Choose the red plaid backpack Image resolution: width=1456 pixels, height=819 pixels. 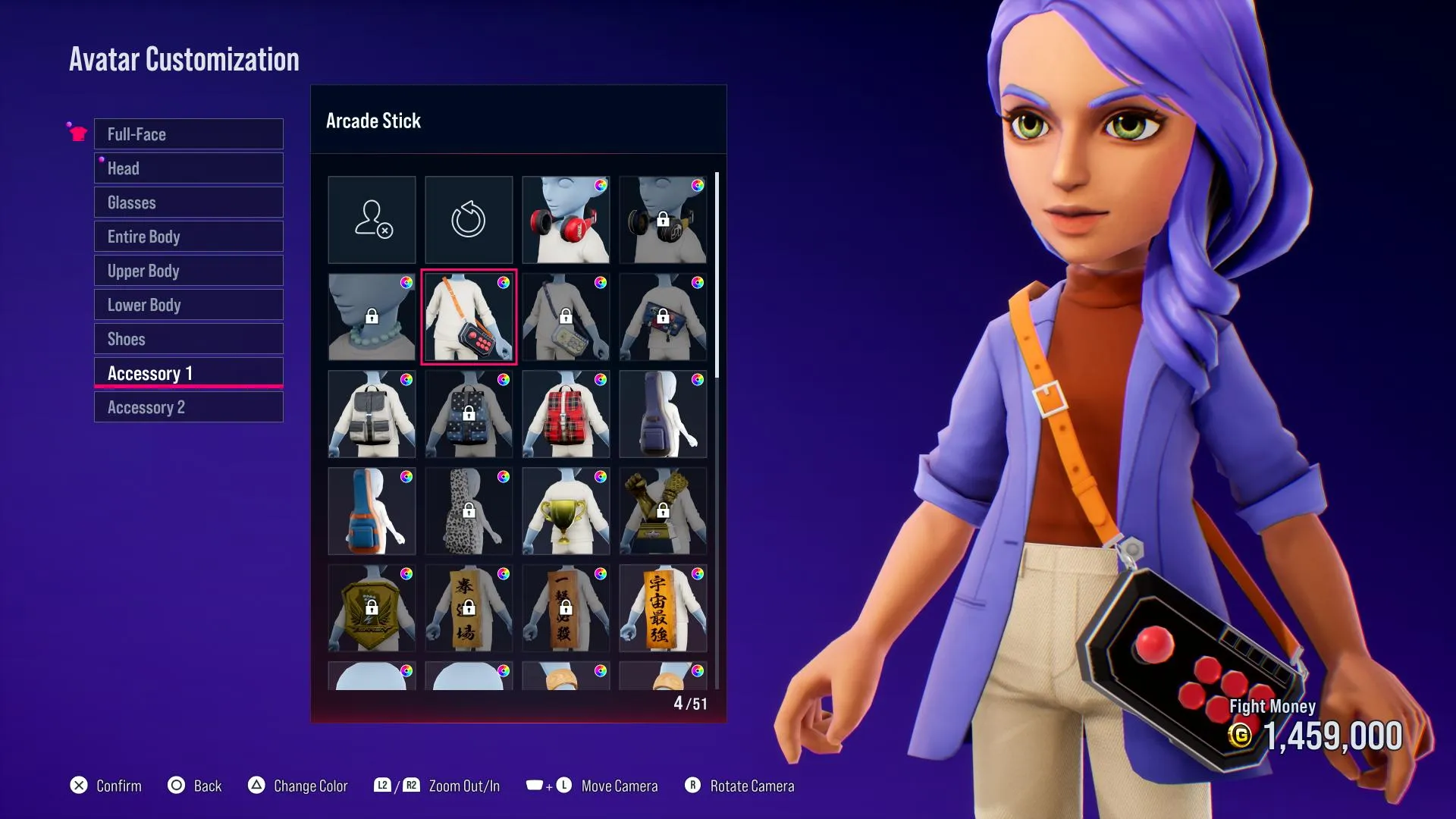pyautogui.click(x=566, y=414)
